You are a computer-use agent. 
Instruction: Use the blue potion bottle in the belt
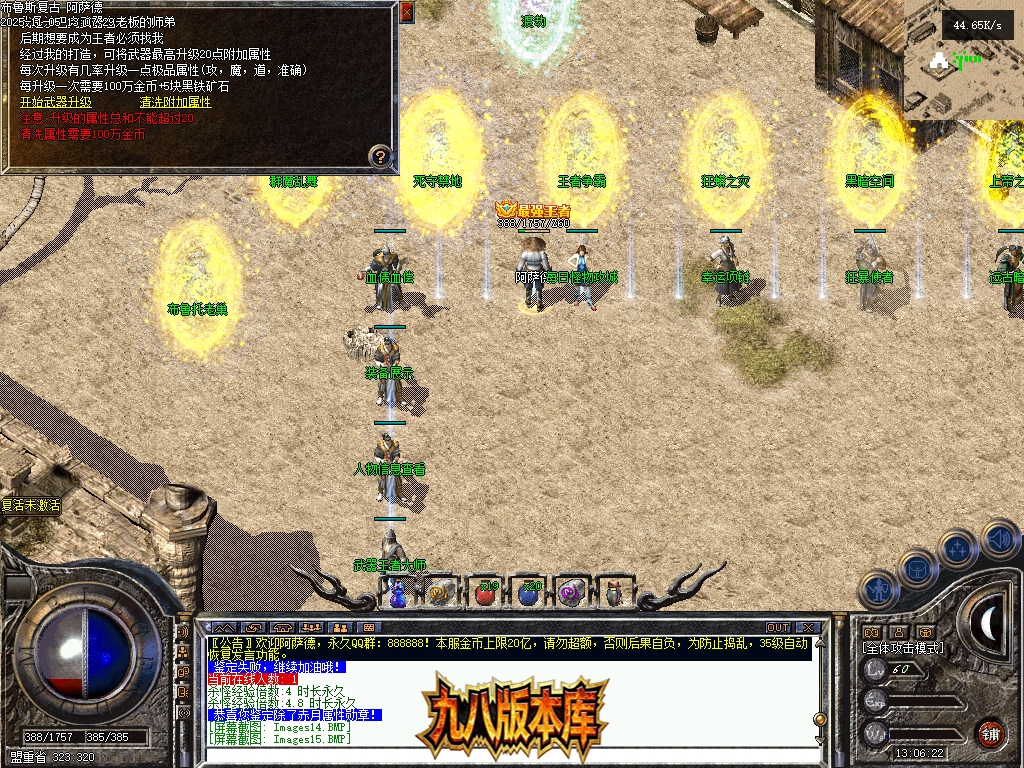coord(398,593)
